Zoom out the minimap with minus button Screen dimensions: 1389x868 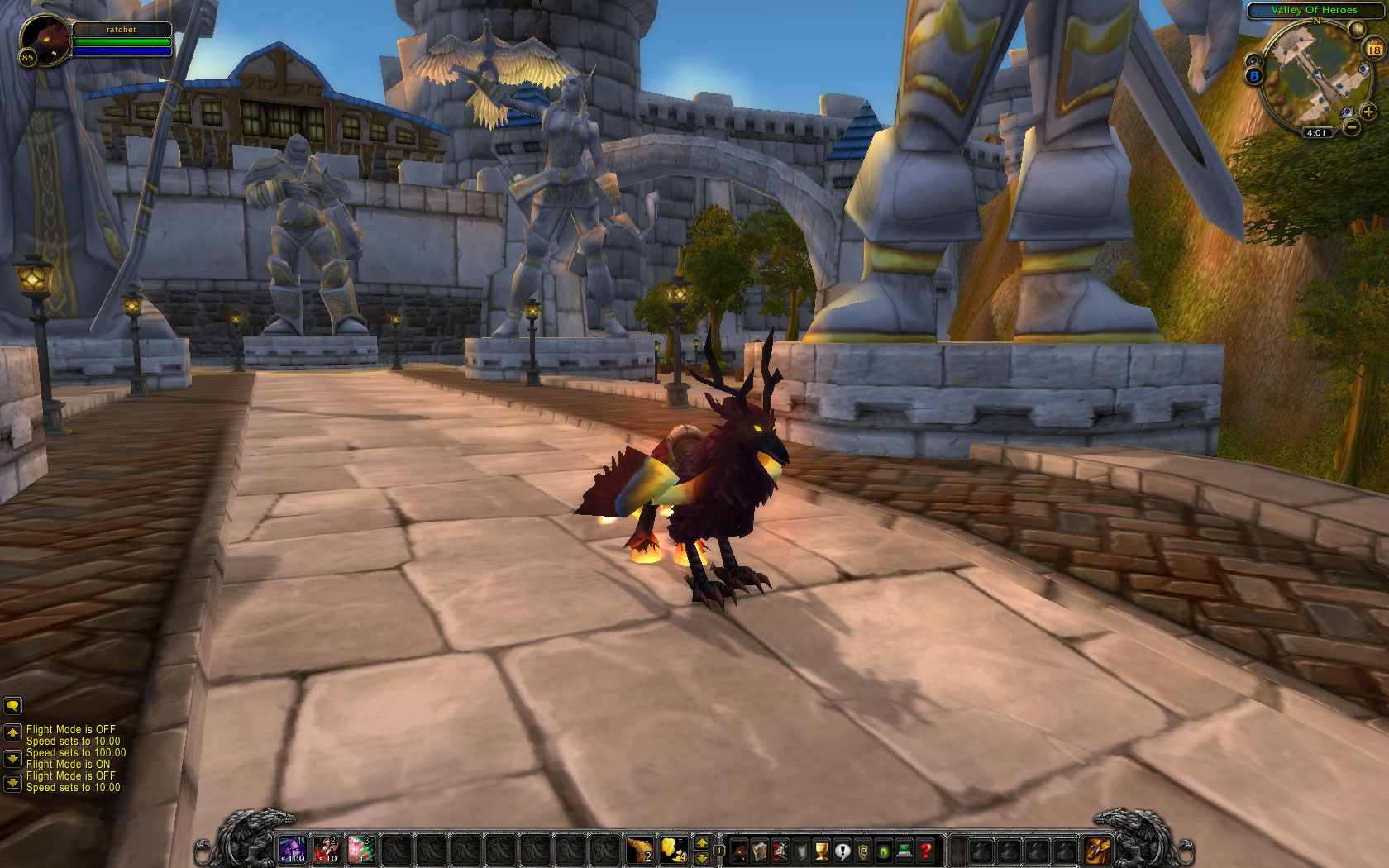coord(1351,126)
